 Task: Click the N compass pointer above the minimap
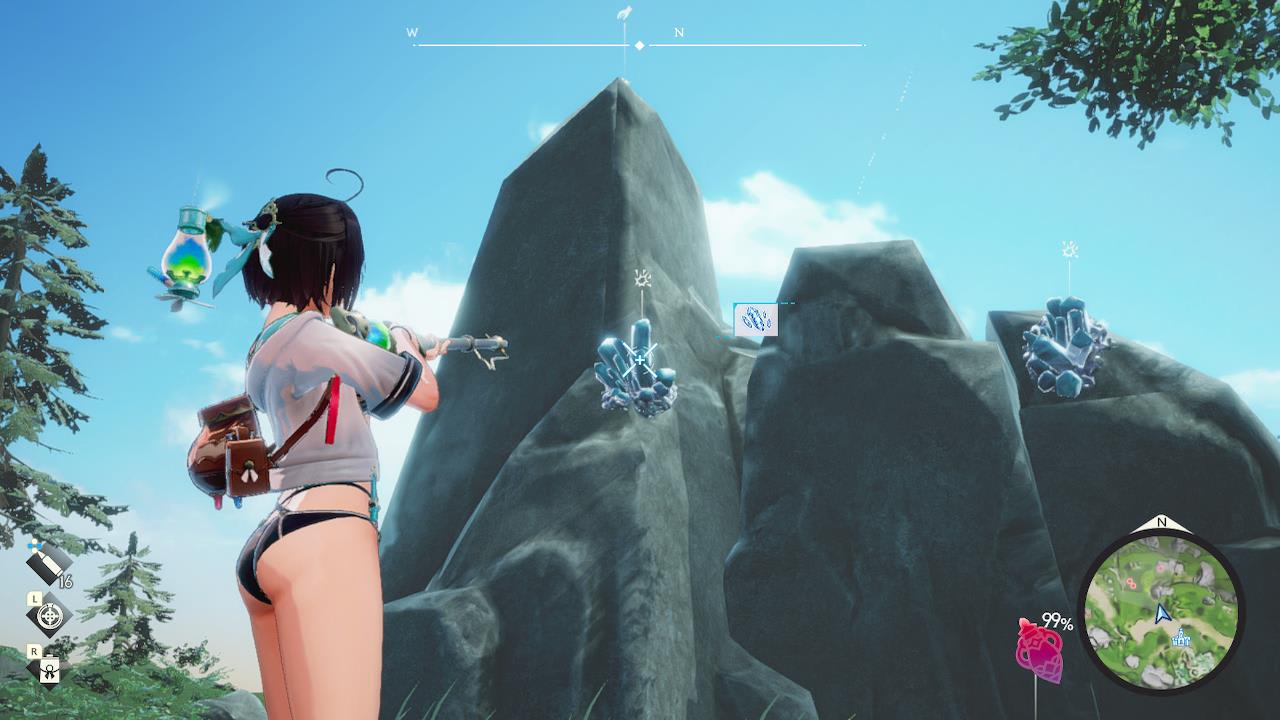(x=1162, y=521)
